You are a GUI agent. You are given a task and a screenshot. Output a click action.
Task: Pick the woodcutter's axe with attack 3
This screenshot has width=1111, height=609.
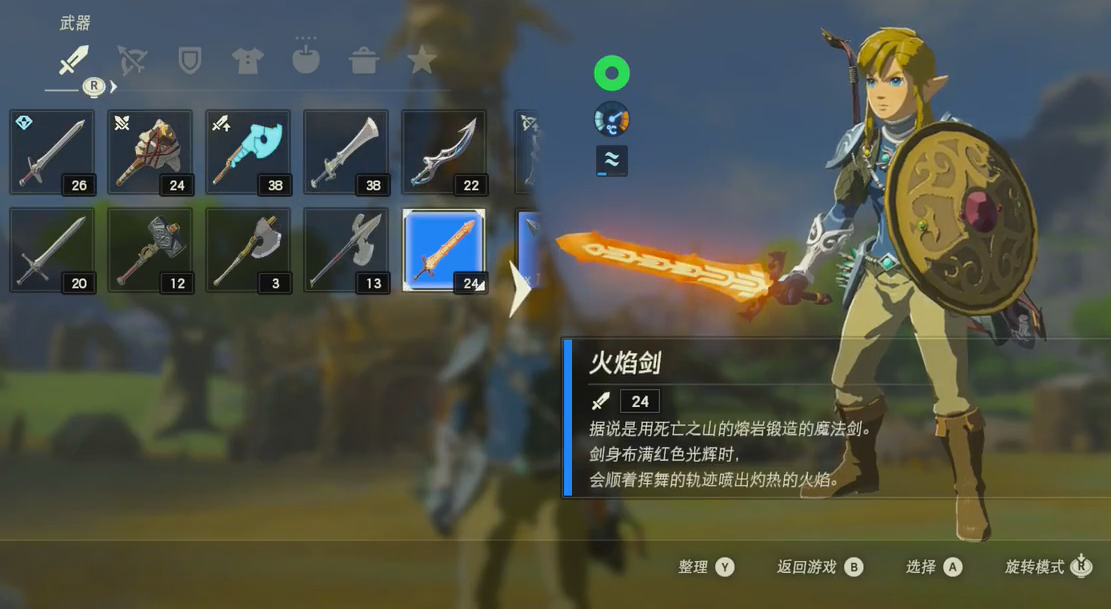(248, 251)
